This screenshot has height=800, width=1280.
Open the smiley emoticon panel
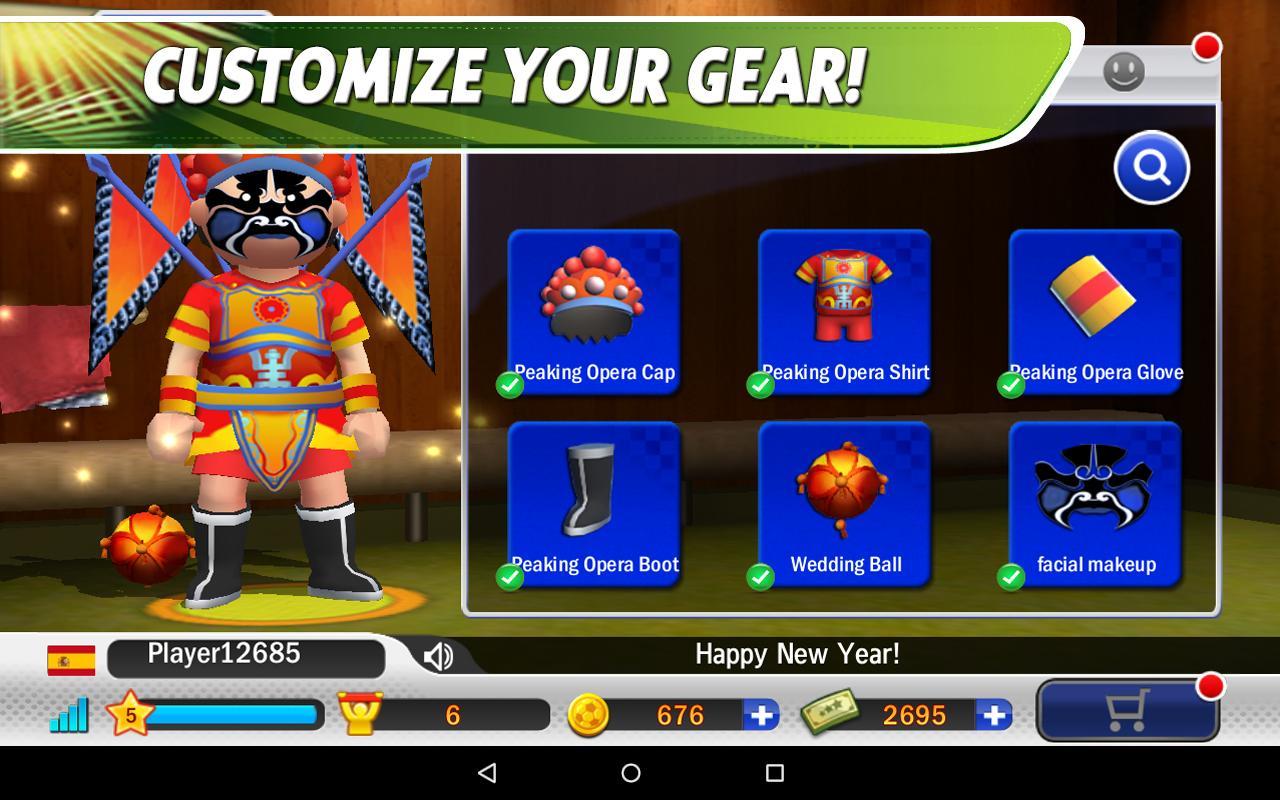tap(1123, 73)
